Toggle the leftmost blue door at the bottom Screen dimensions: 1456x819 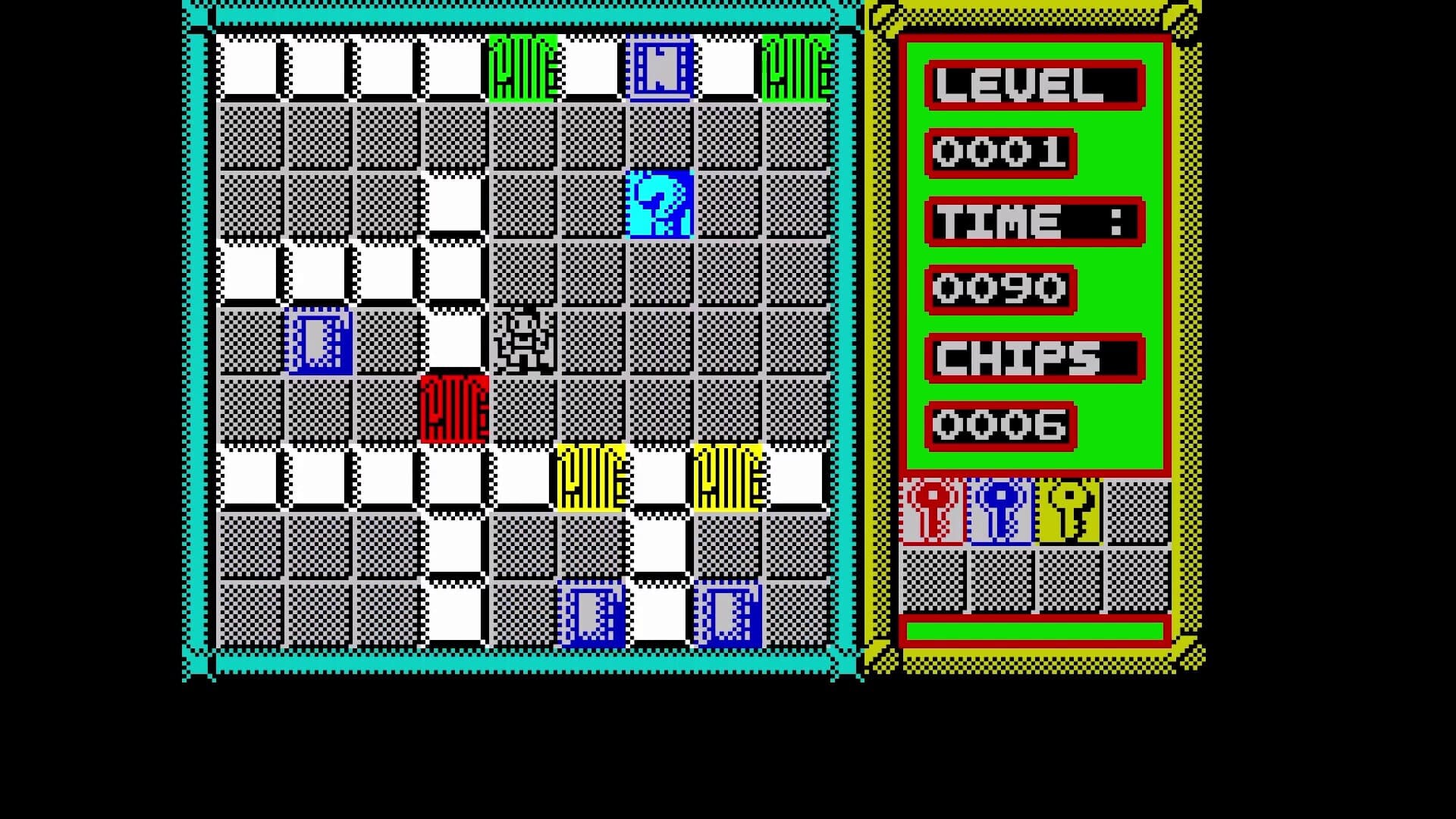tap(591, 614)
